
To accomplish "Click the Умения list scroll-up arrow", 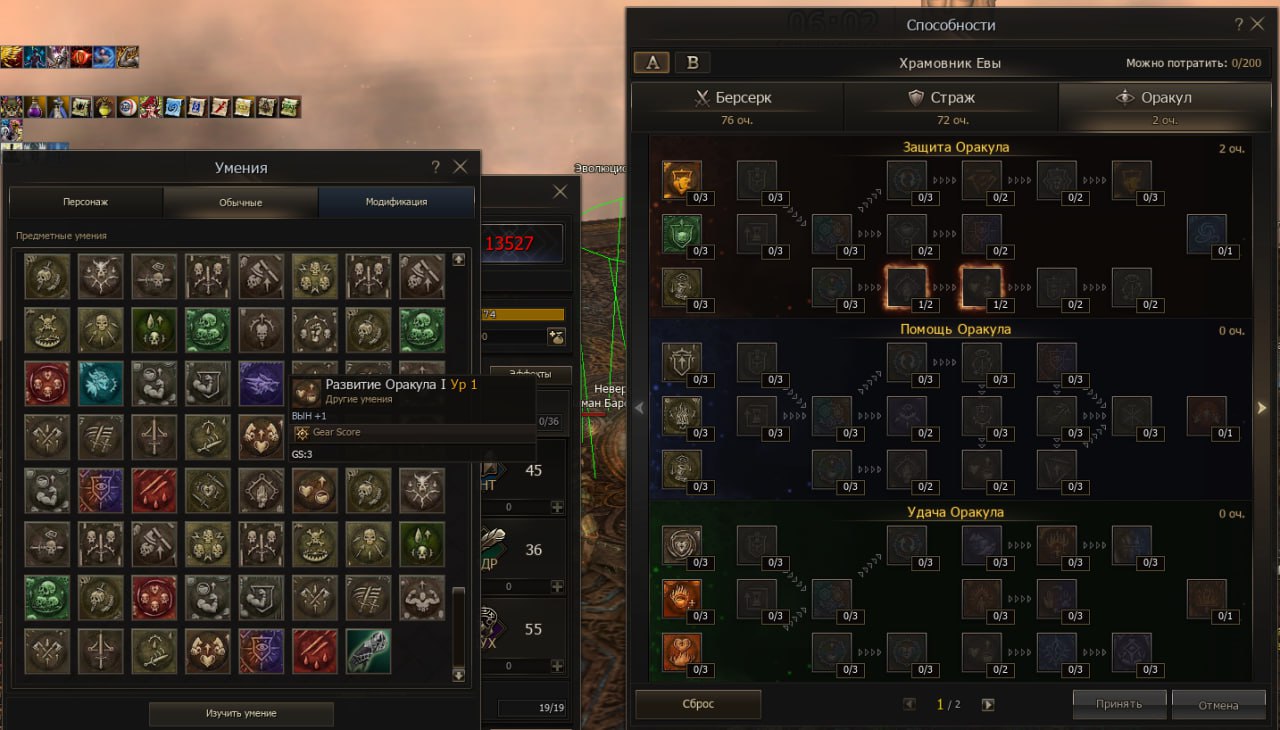I will [459, 259].
